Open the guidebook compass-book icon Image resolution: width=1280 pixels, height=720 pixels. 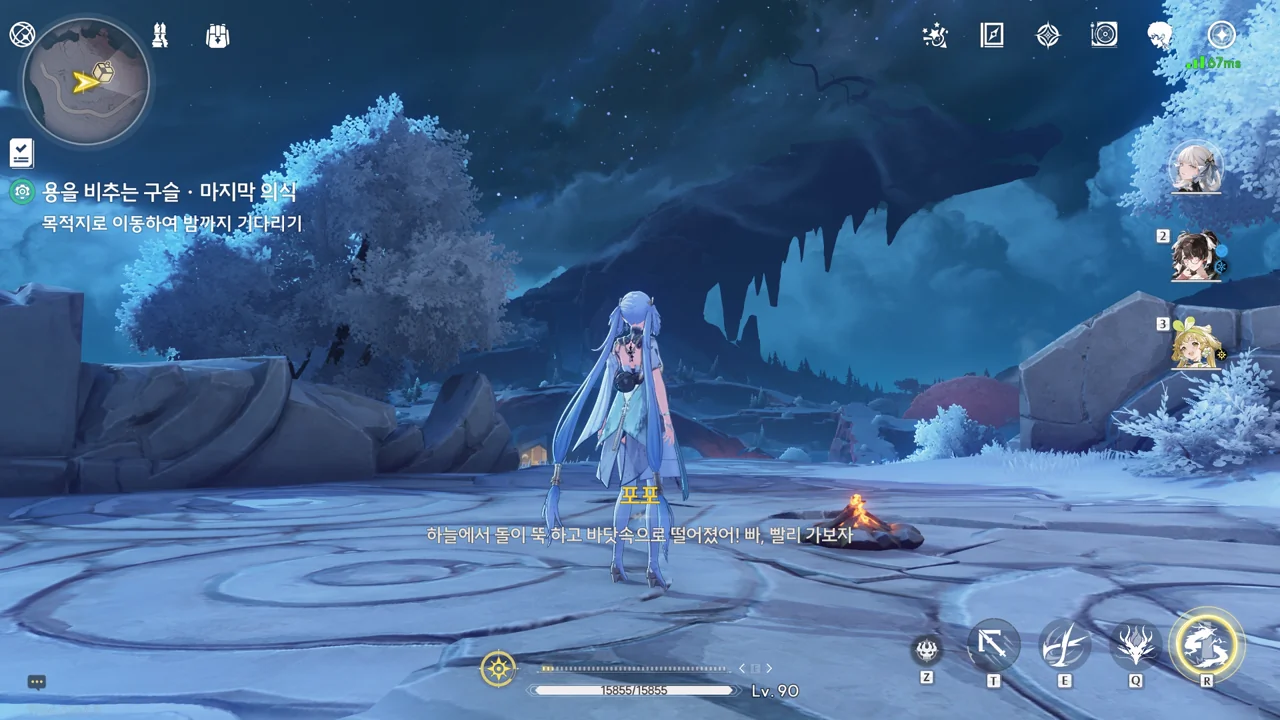991,36
